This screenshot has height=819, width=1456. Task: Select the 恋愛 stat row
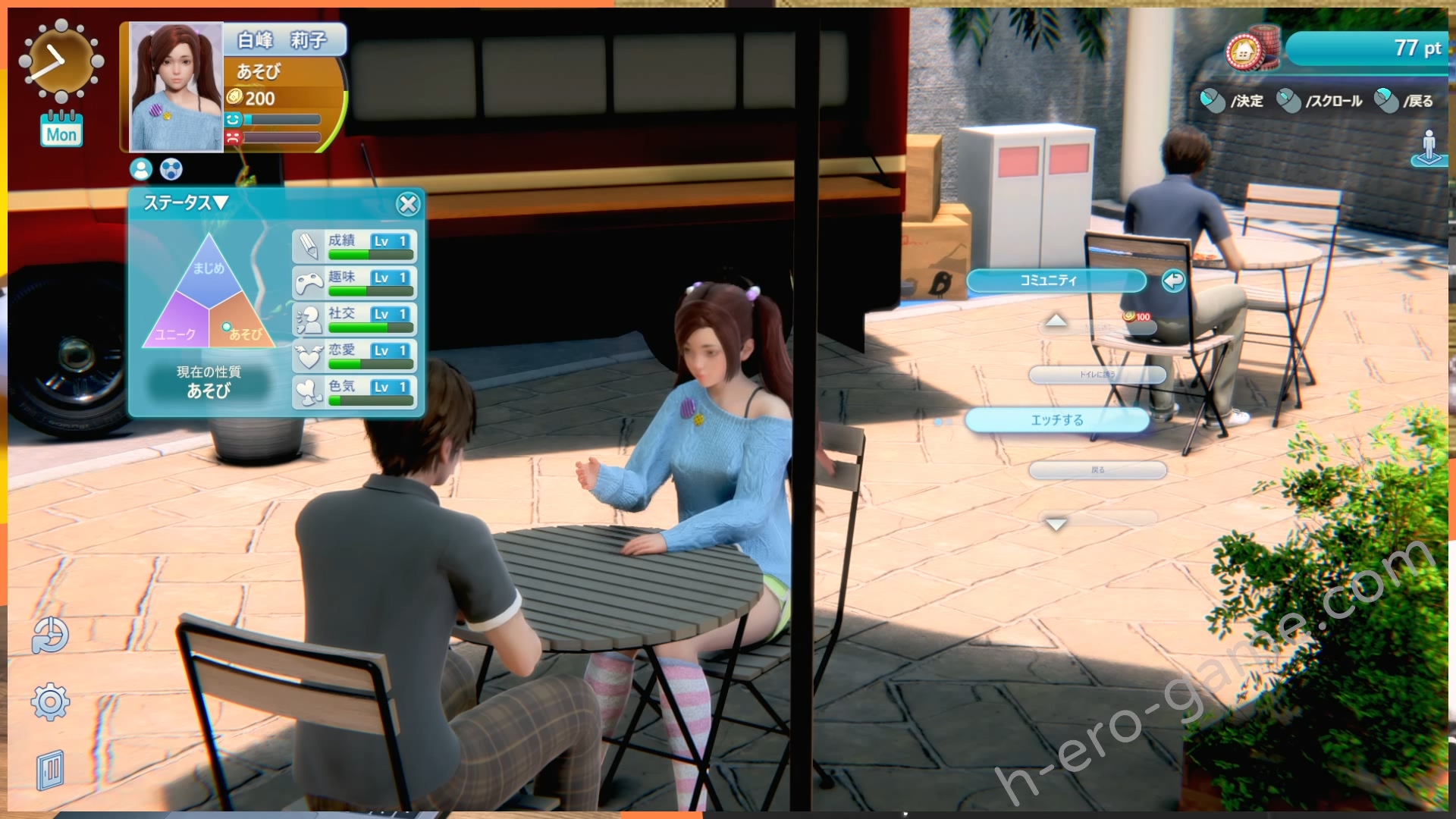[354, 355]
